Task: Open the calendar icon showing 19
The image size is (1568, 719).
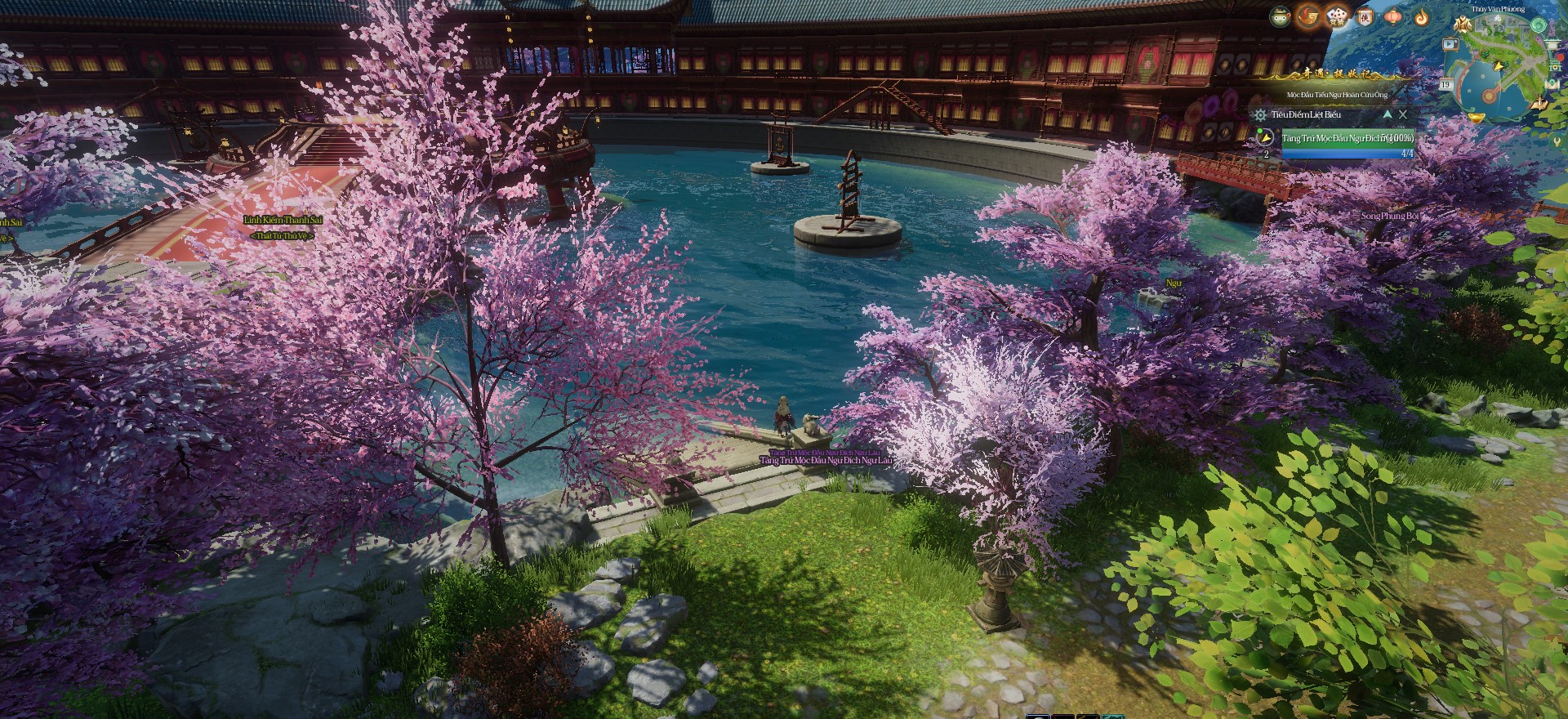Action: (x=1445, y=84)
